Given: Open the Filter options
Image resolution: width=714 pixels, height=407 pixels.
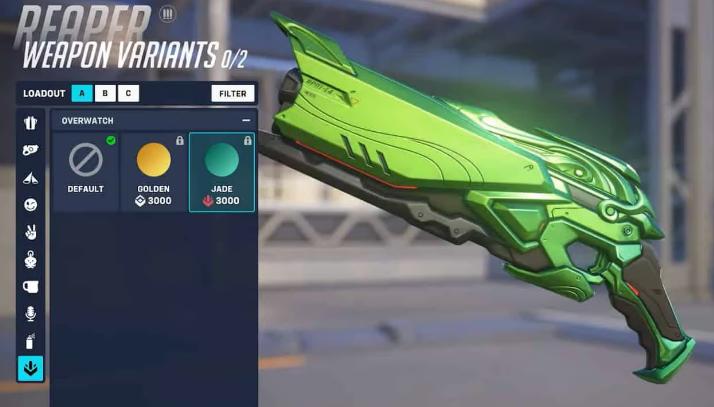Looking at the screenshot, I should coord(232,93).
